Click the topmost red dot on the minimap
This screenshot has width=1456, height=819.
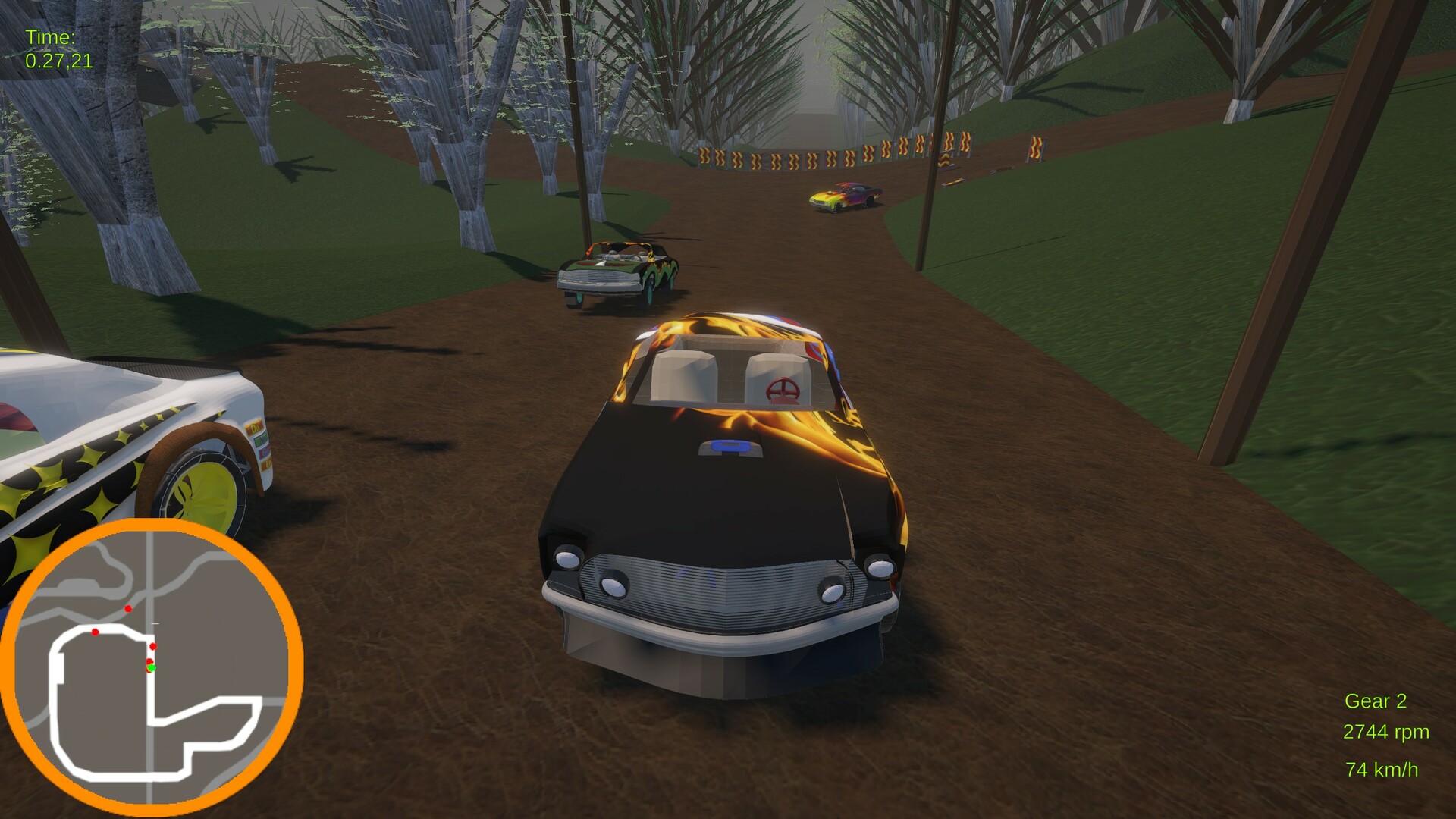(128, 609)
